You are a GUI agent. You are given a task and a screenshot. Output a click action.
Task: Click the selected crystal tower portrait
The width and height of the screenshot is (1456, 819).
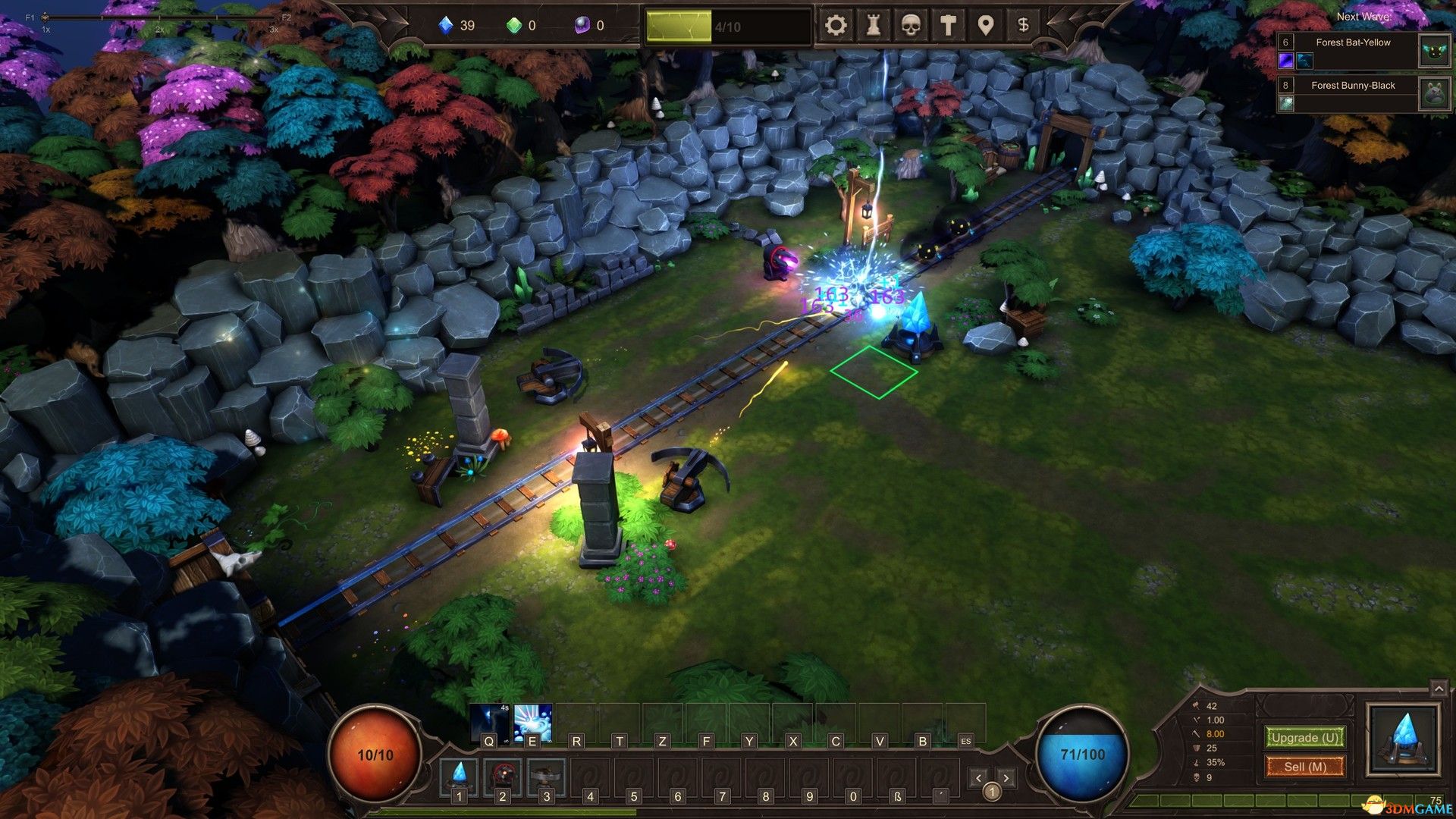pos(1403,739)
